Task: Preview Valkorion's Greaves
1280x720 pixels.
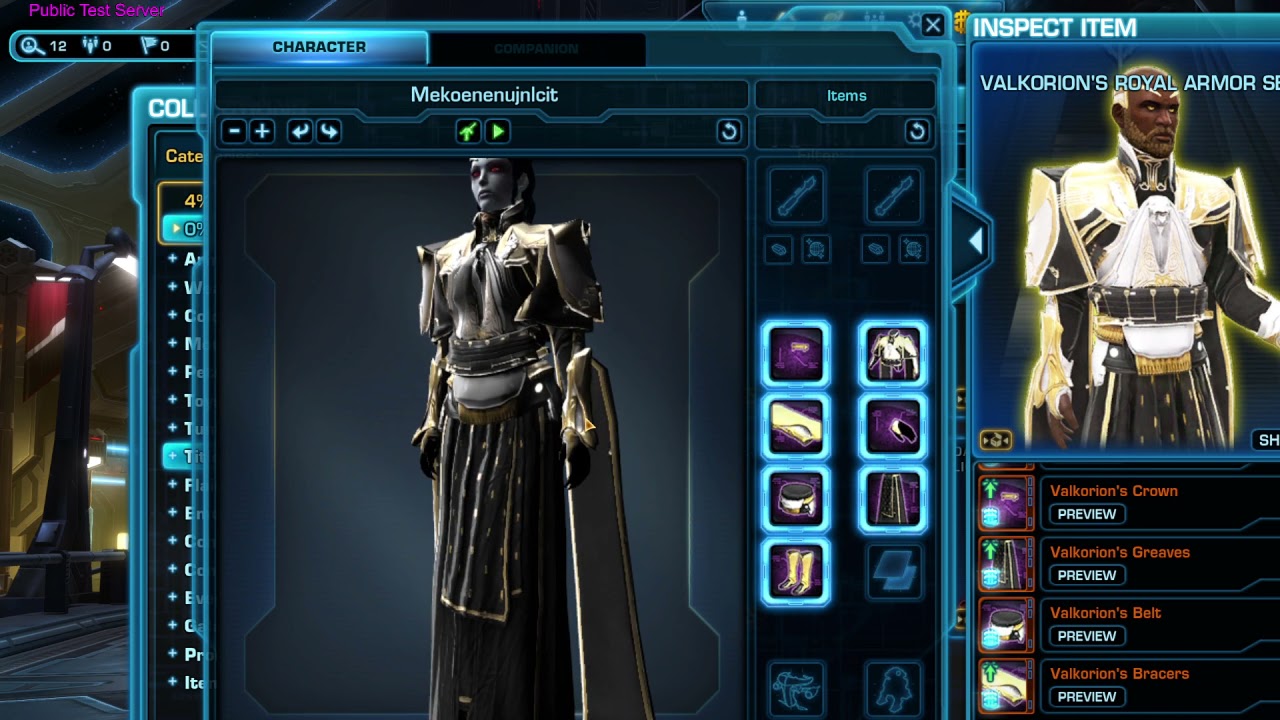Action: pyautogui.click(x=1086, y=575)
